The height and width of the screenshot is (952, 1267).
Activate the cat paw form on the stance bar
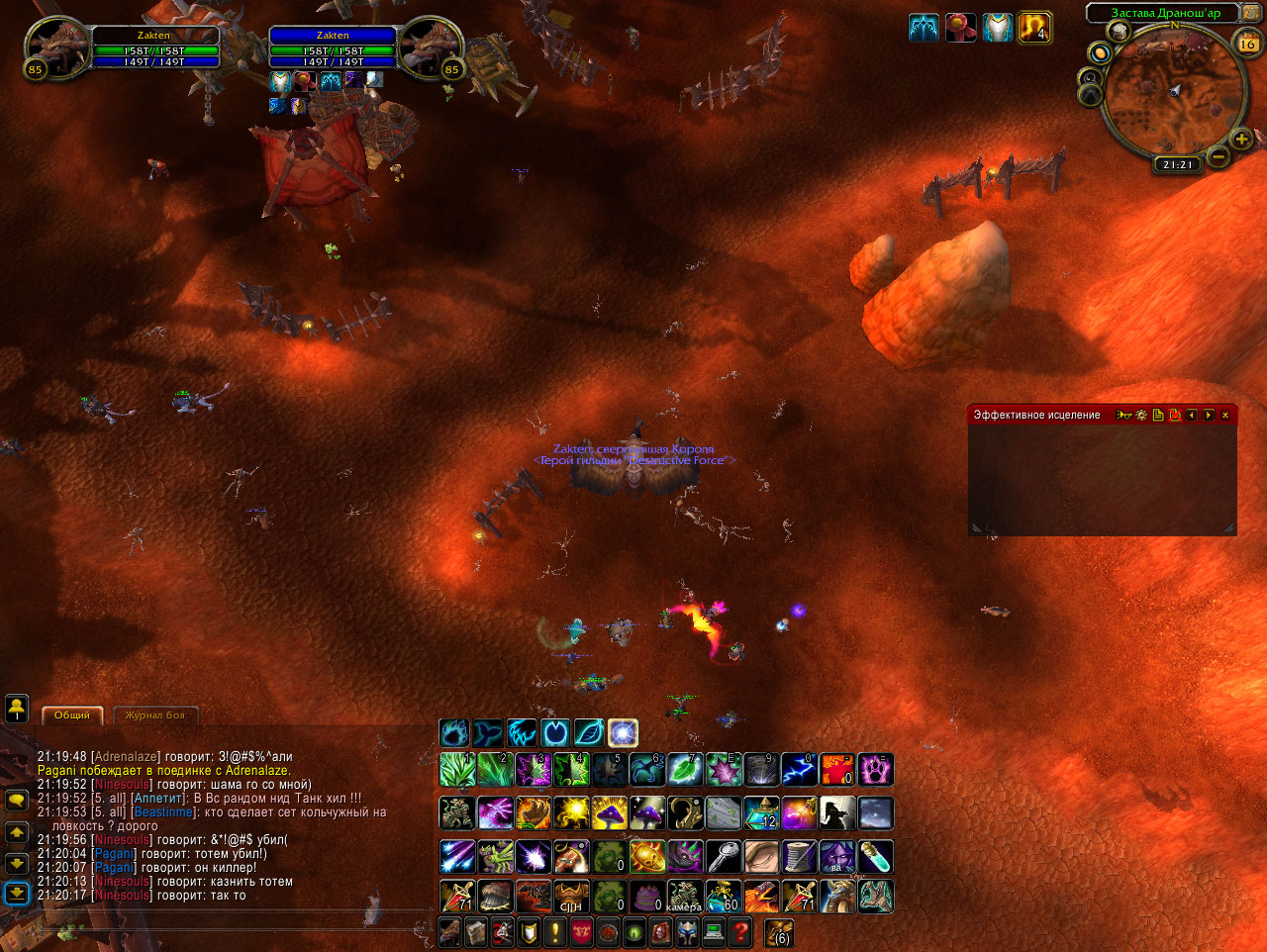click(x=454, y=733)
